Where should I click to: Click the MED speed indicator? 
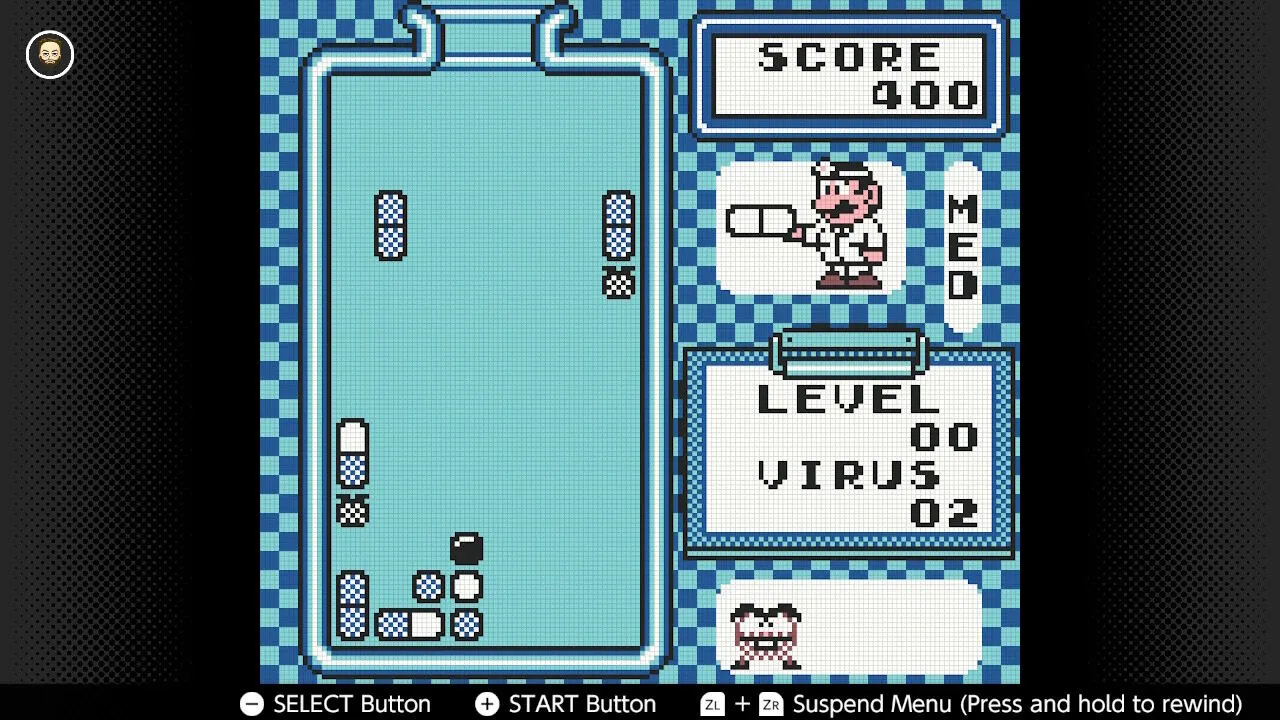(961, 250)
